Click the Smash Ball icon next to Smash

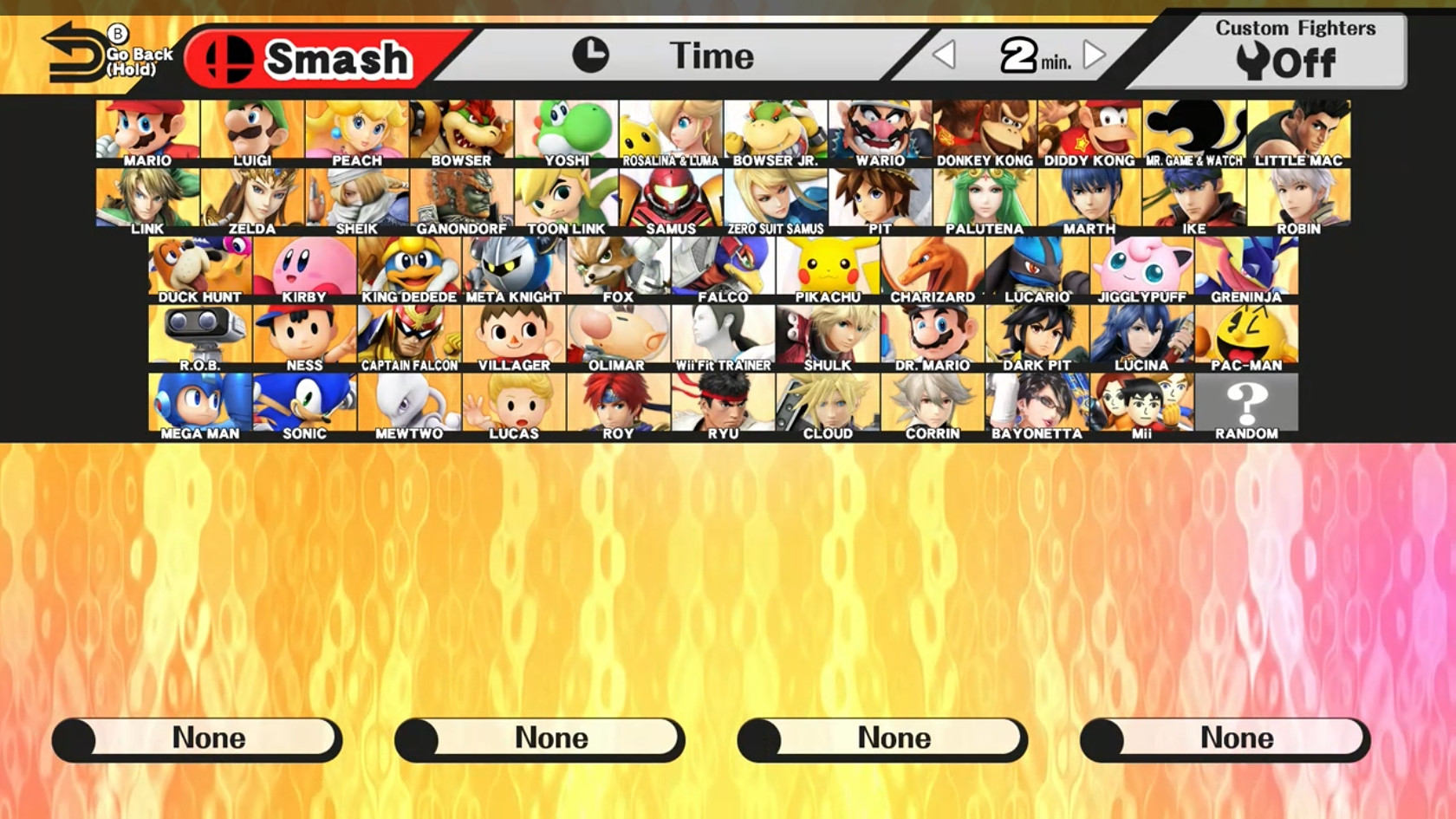228,56
